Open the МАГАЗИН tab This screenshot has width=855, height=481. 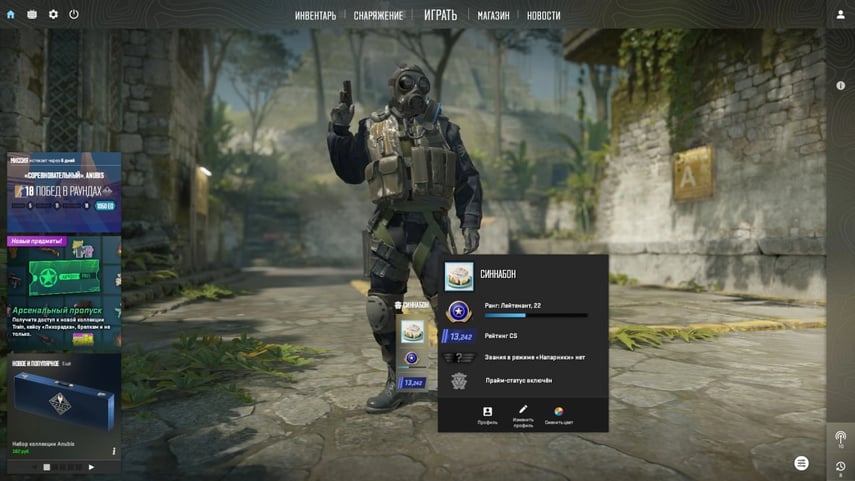click(493, 16)
